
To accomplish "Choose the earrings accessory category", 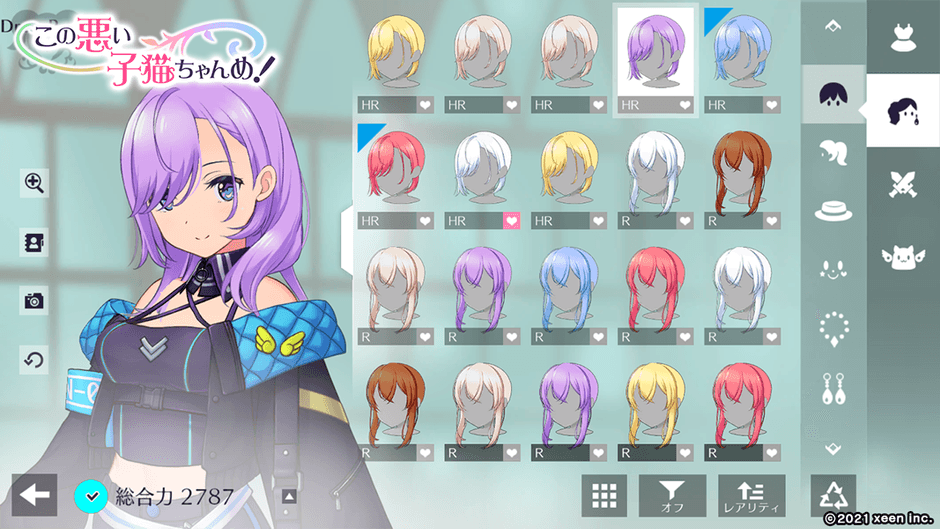I will [x=832, y=388].
